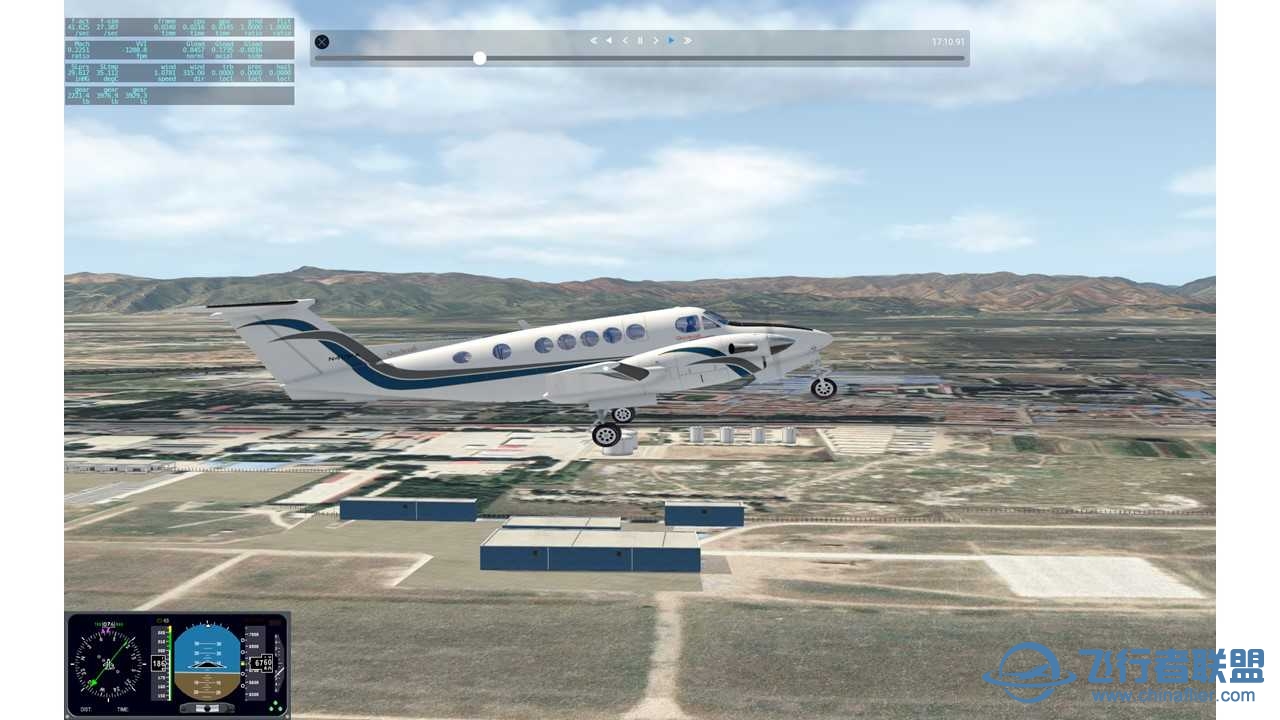1280x720 pixels.
Task: Fast rewind the replay
Action: point(593,41)
